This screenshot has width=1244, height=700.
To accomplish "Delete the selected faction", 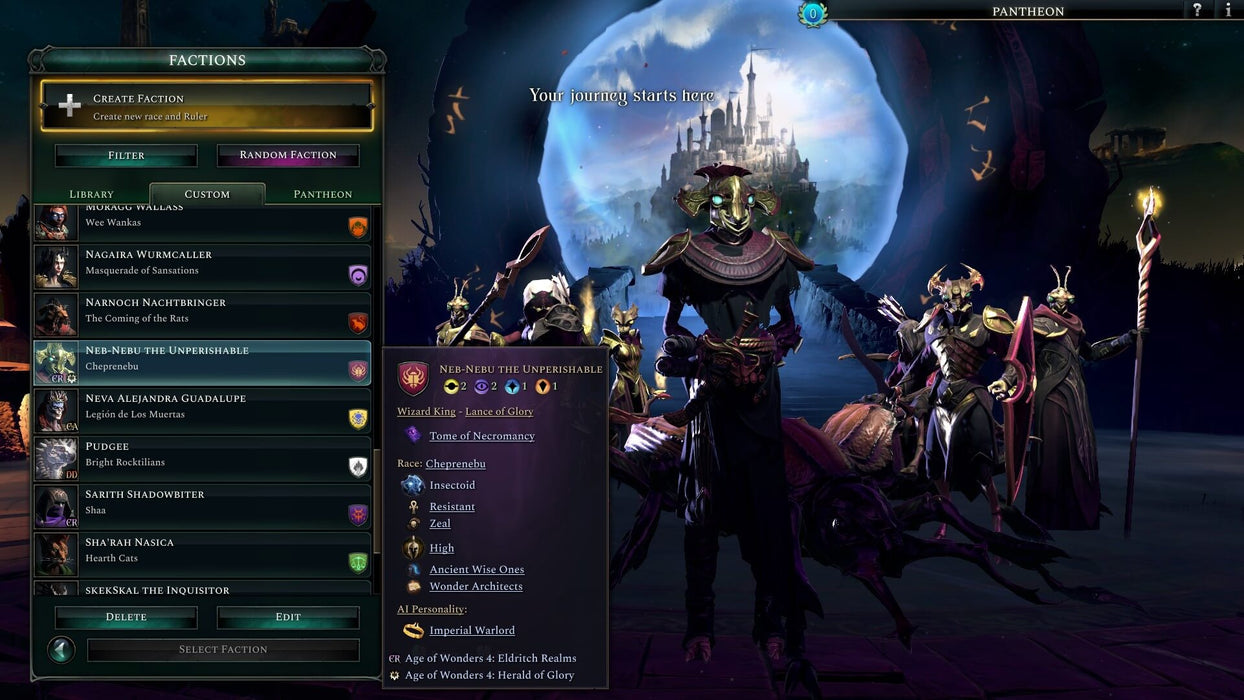I will (x=126, y=617).
